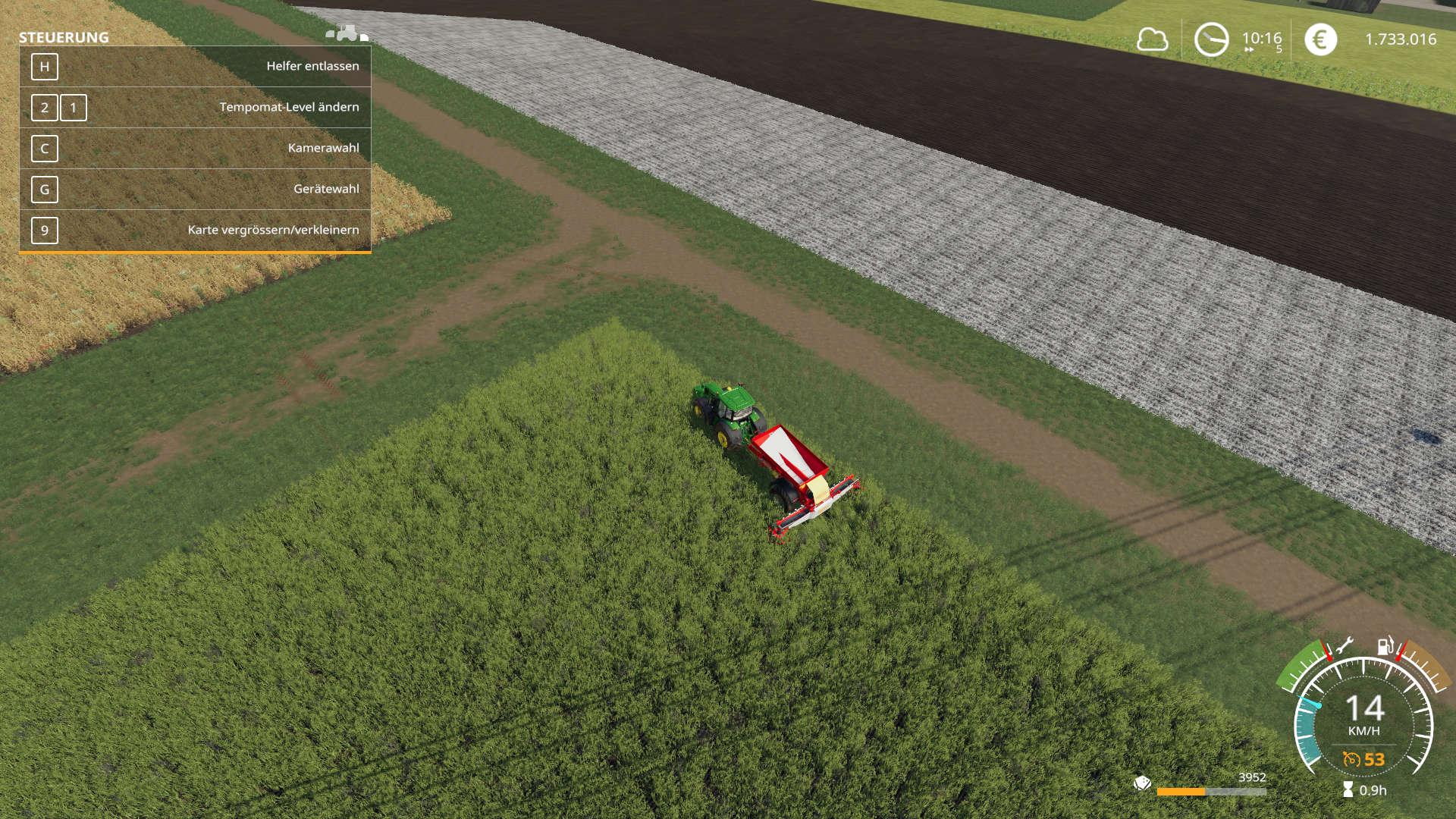Select the fuel pump gauge icon
This screenshot has height=819, width=1456.
point(1385,645)
